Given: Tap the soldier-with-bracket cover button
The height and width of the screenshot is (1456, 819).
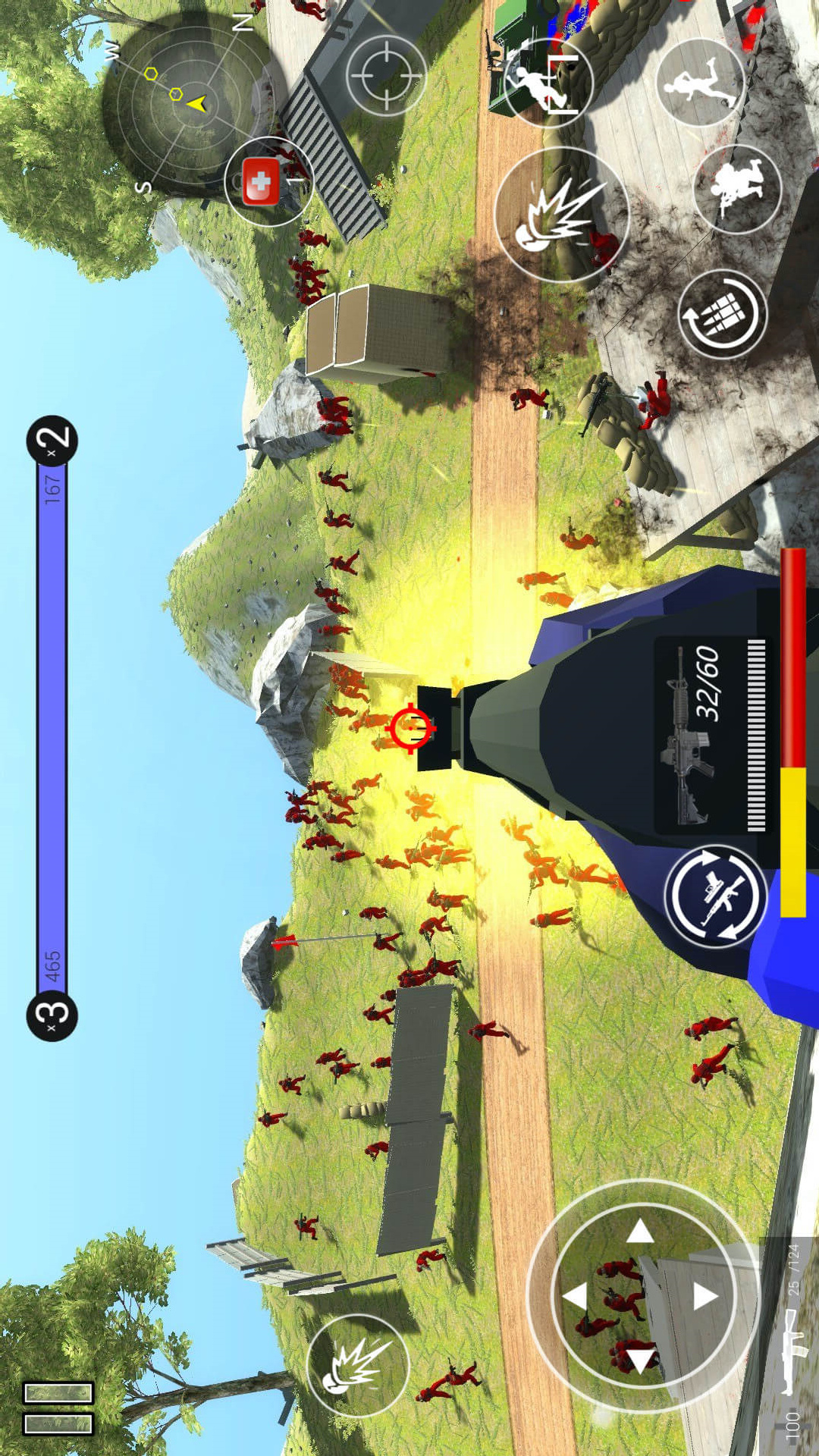Looking at the screenshot, I should [x=548, y=82].
